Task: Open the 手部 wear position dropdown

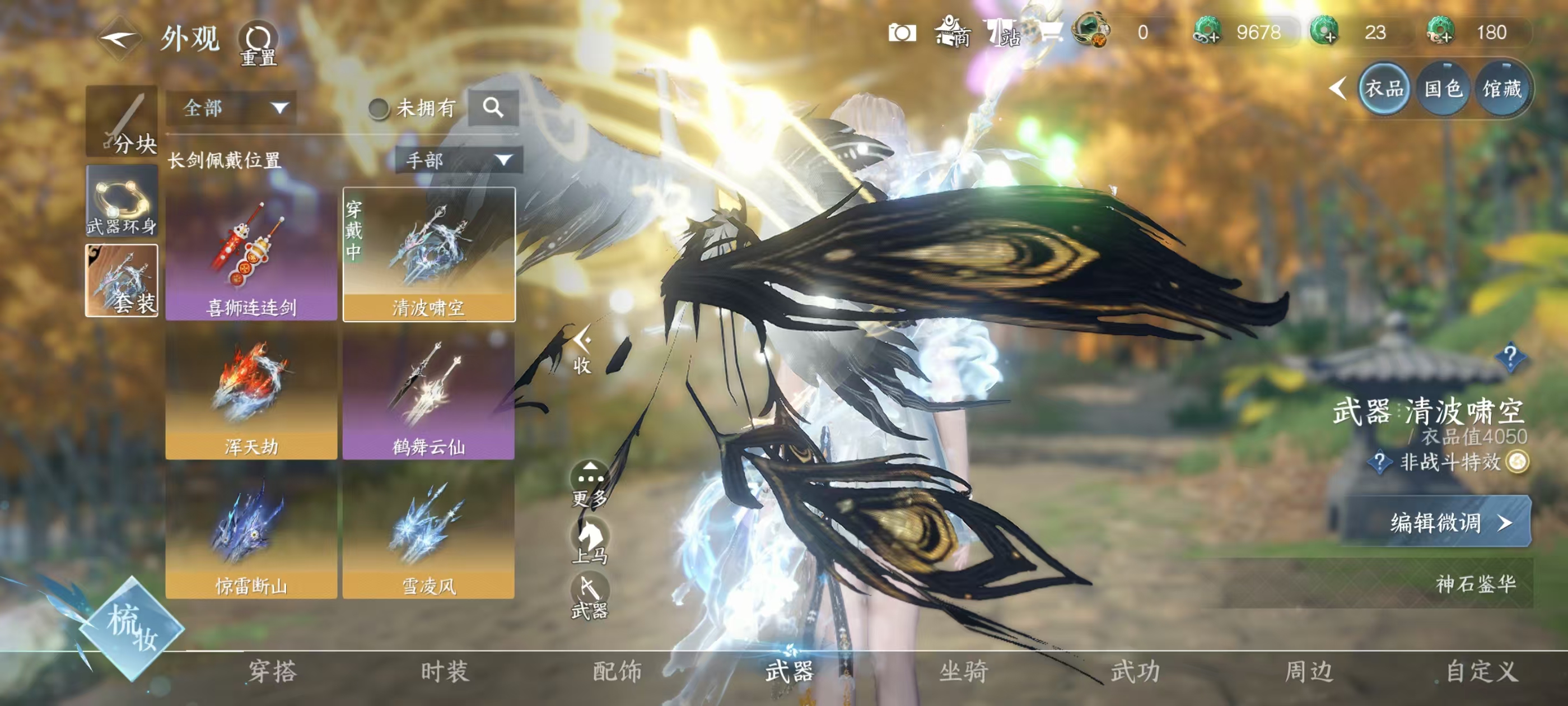Action: click(458, 160)
